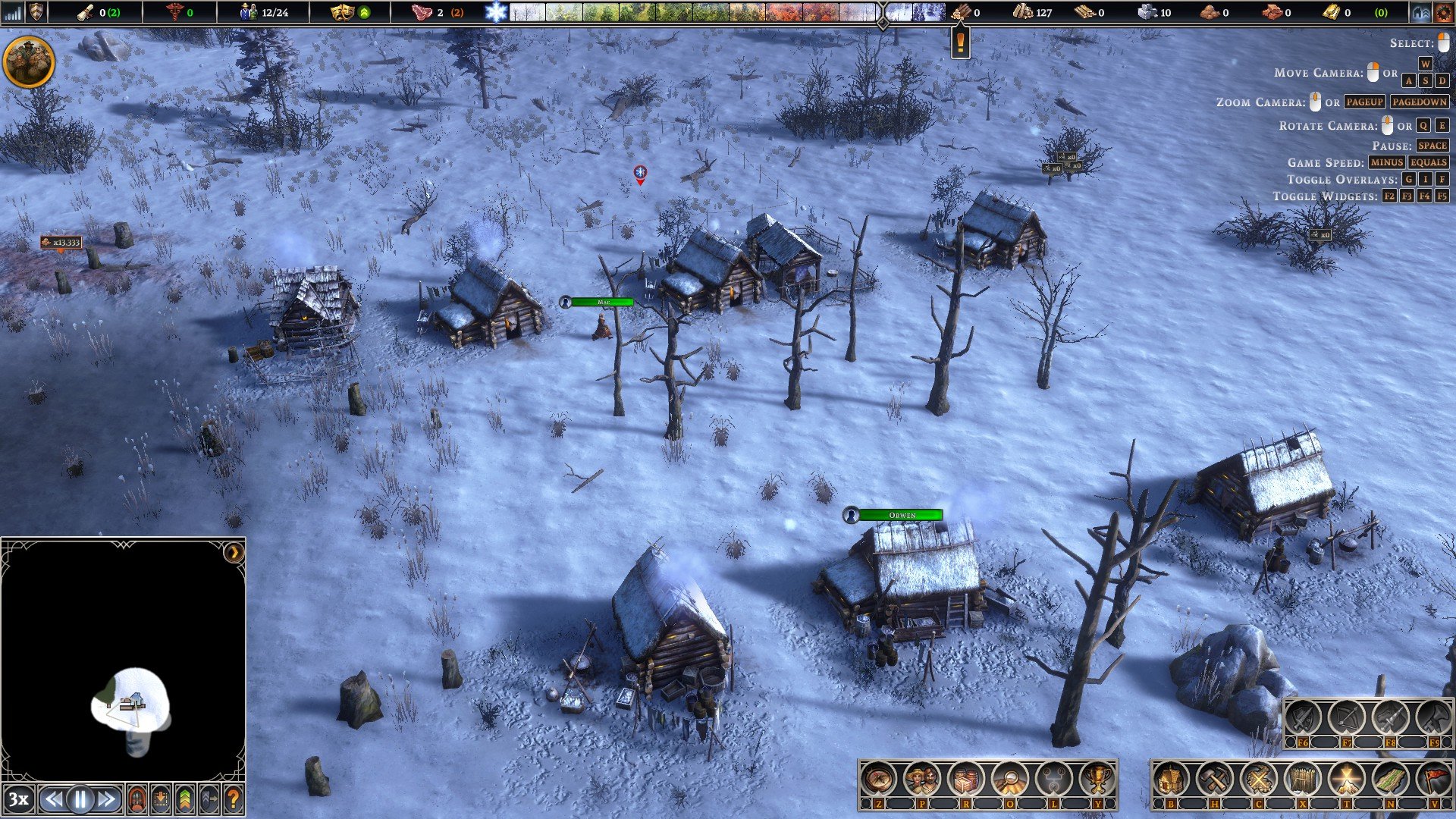Open the compass icon in the bottom toolbar
This screenshot has height=819, width=1456.
878,779
